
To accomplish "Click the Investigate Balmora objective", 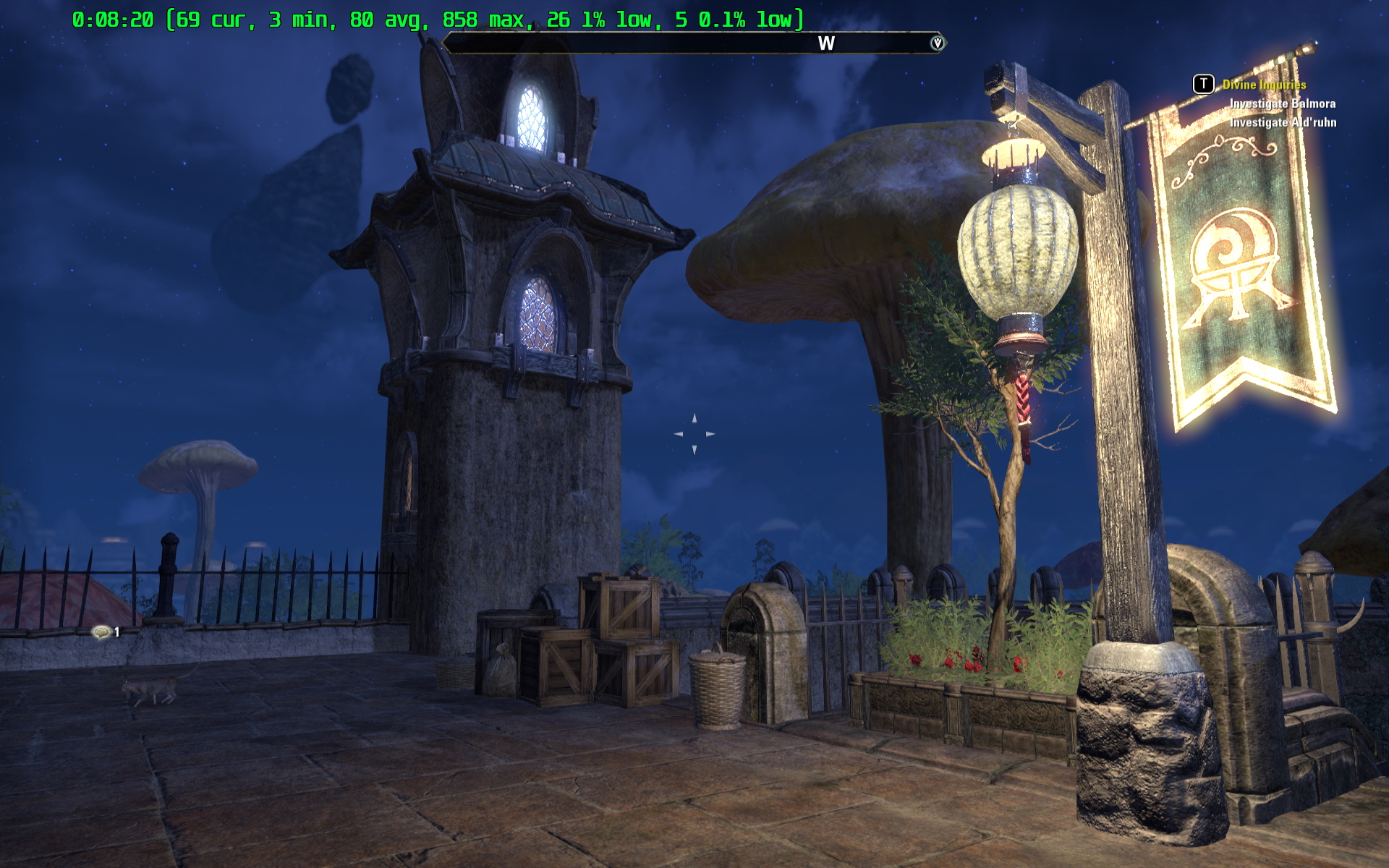I will pyautogui.click(x=1282, y=103).
